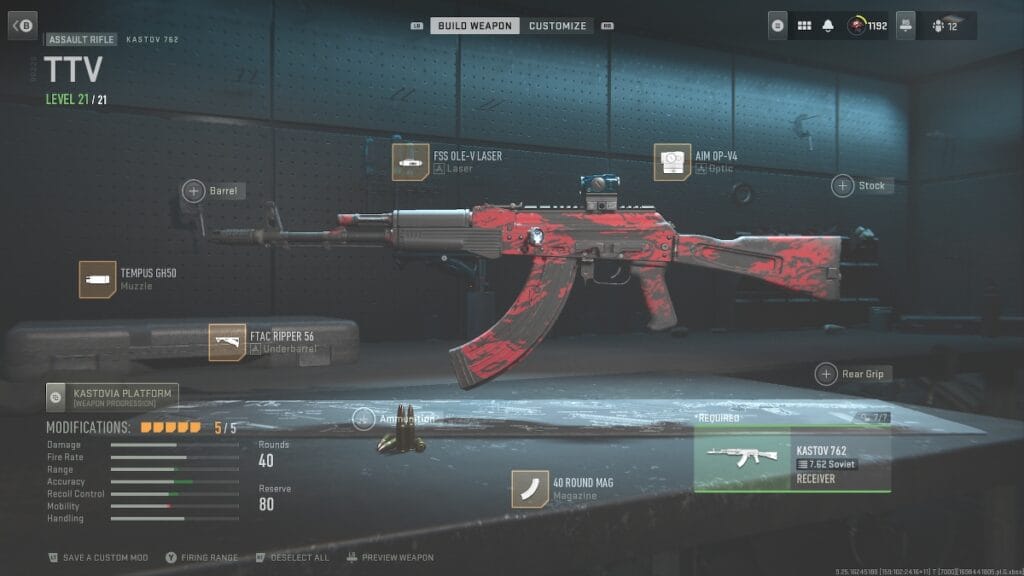Screen dimensions: 1024x576
Task: Add an Ammunition attachment
Action: [364, 419]
